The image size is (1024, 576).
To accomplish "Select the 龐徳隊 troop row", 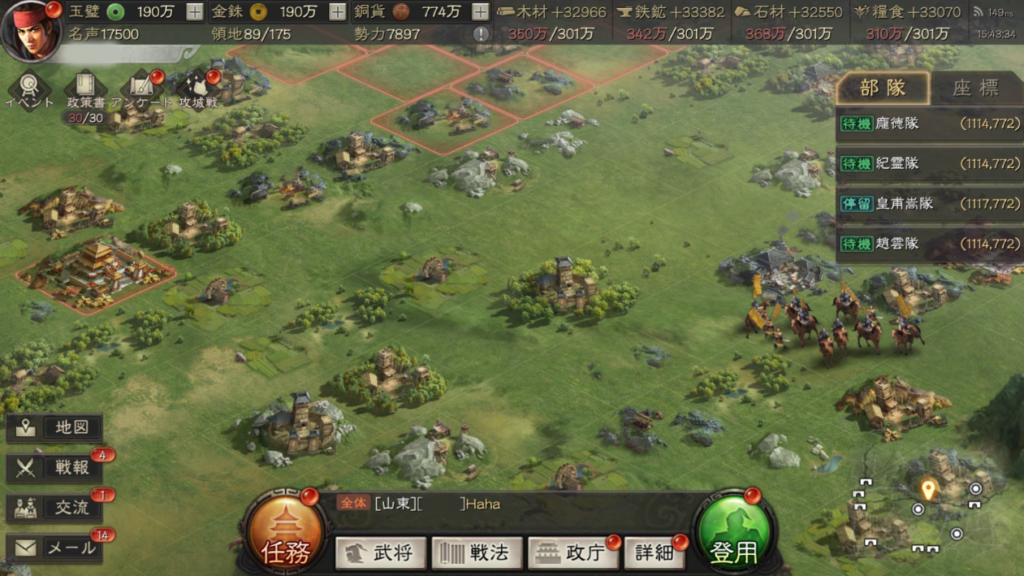I will [x=929, y=124].
